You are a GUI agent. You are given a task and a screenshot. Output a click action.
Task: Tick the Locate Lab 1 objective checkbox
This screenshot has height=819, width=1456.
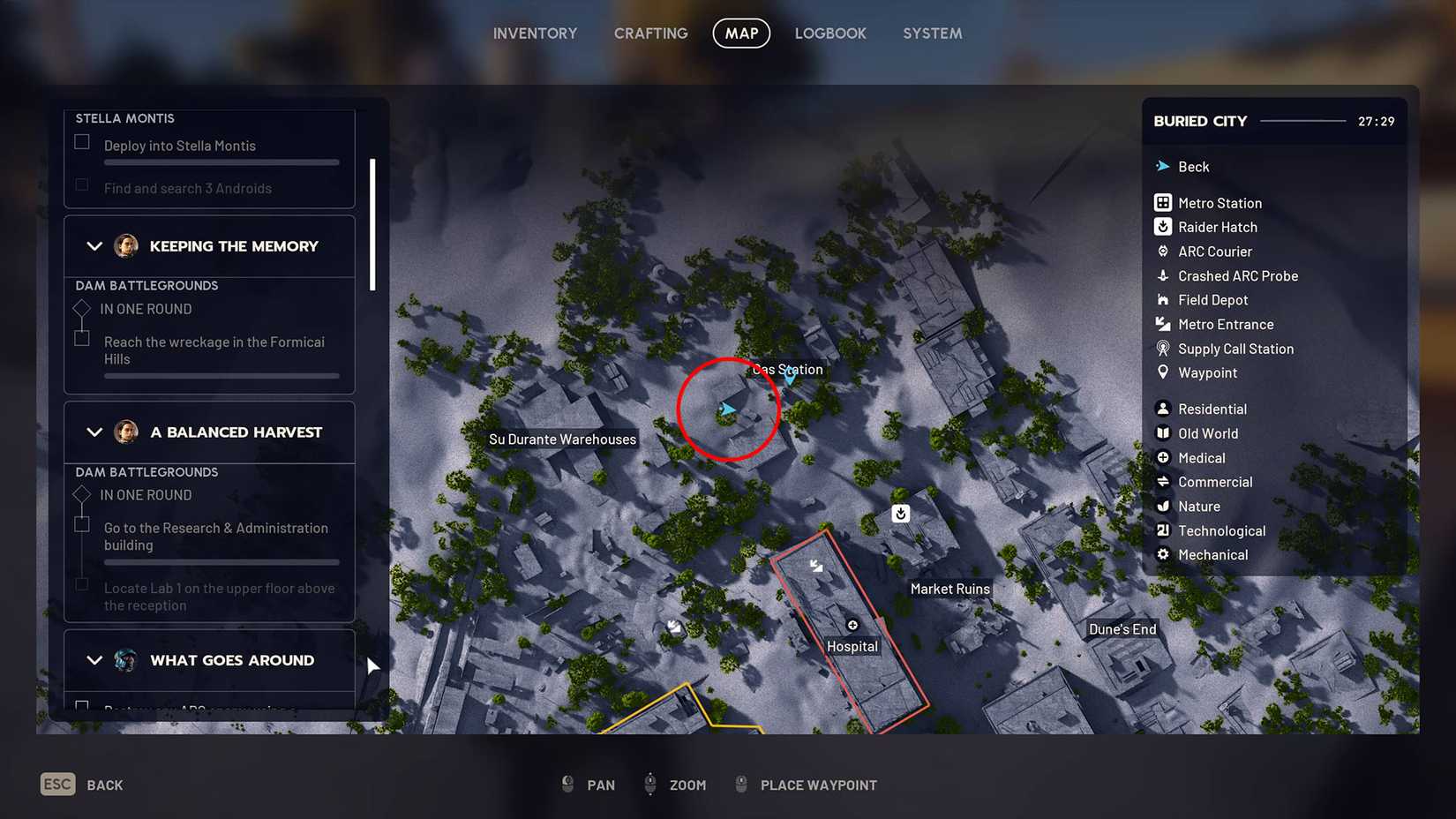[x=81, y=584]
